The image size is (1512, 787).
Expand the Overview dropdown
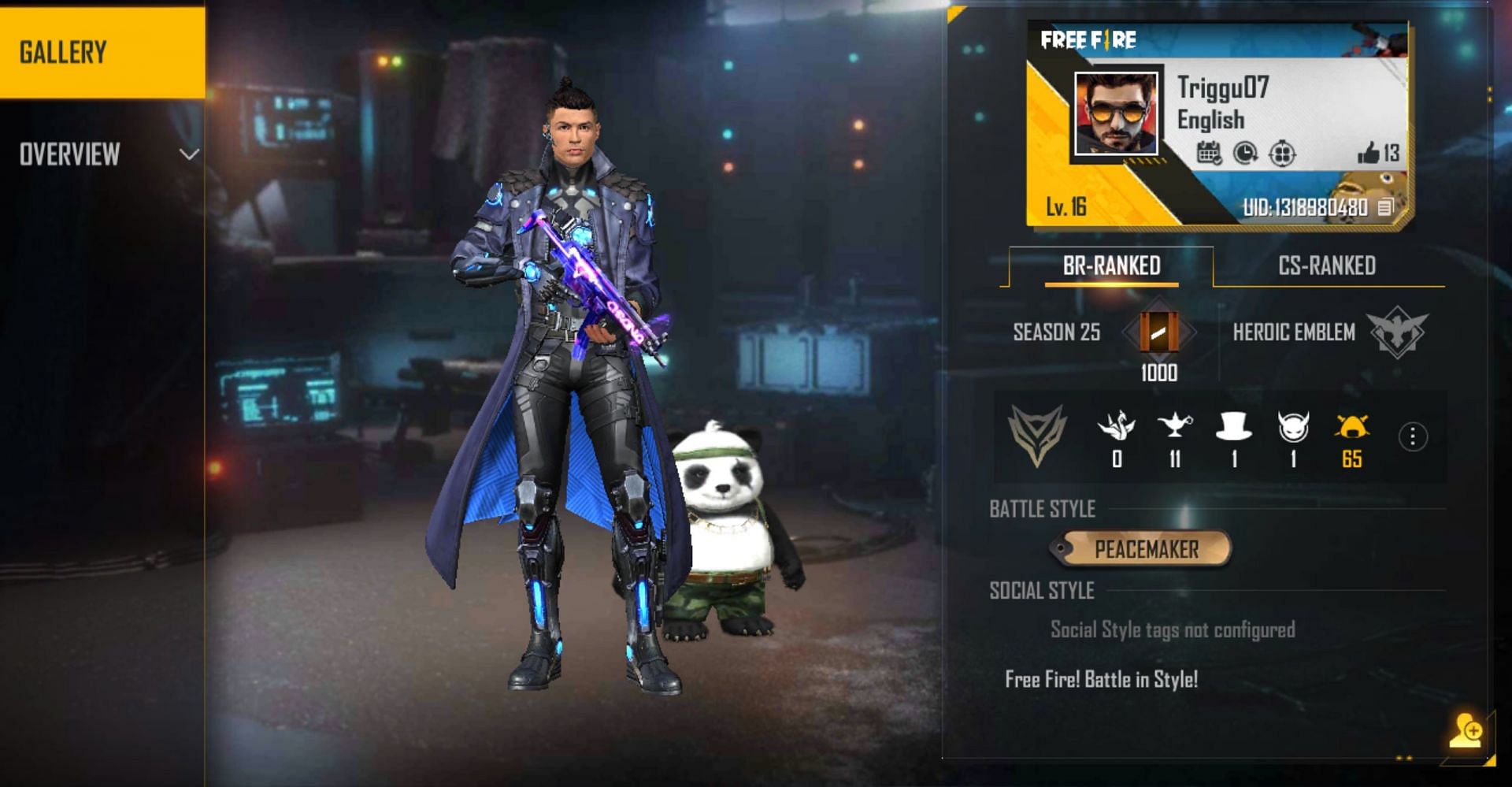pos(188,154)
